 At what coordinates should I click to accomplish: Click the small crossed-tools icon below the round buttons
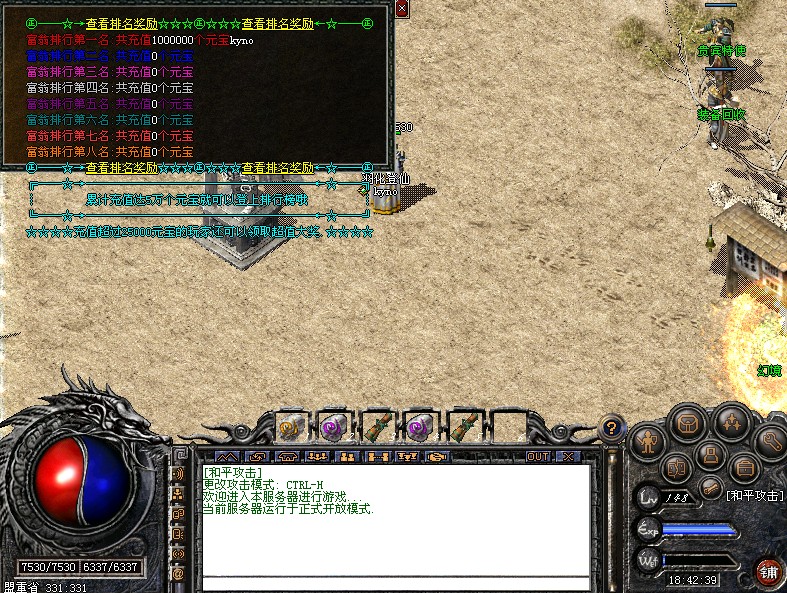click(x=710, y=487)
